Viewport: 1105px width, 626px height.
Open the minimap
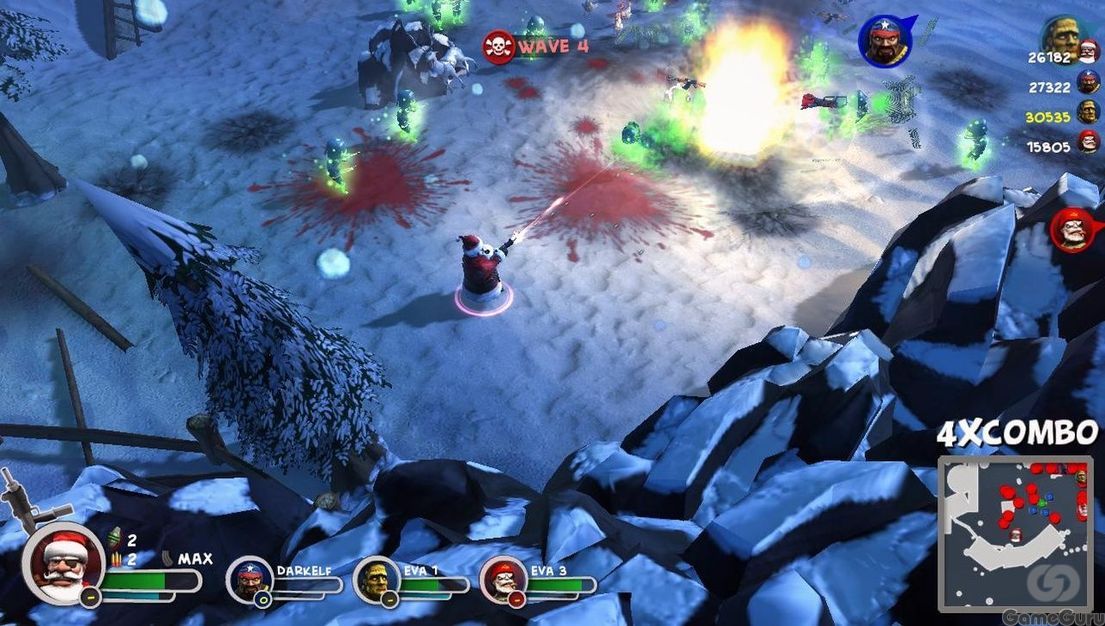[1014, 531]
